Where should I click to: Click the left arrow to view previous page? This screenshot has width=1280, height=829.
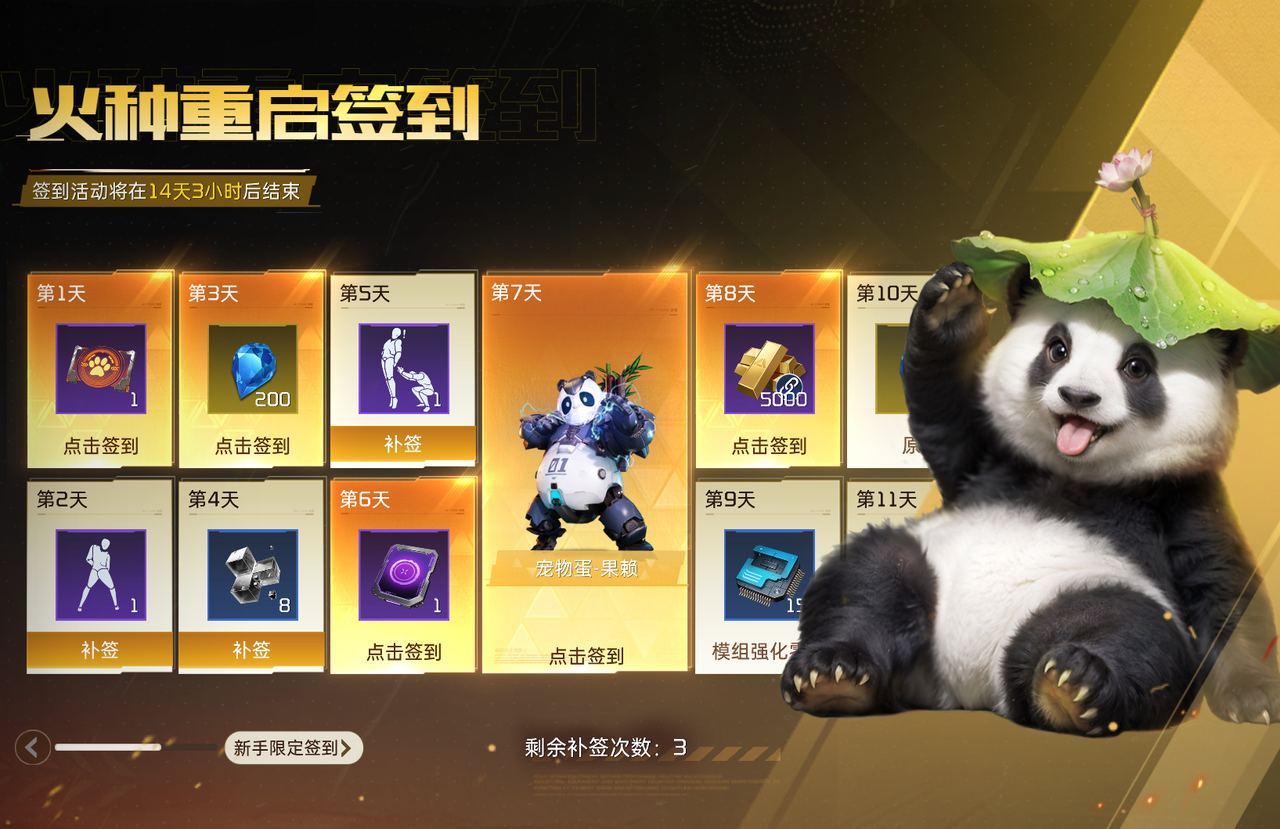[32, 748]
